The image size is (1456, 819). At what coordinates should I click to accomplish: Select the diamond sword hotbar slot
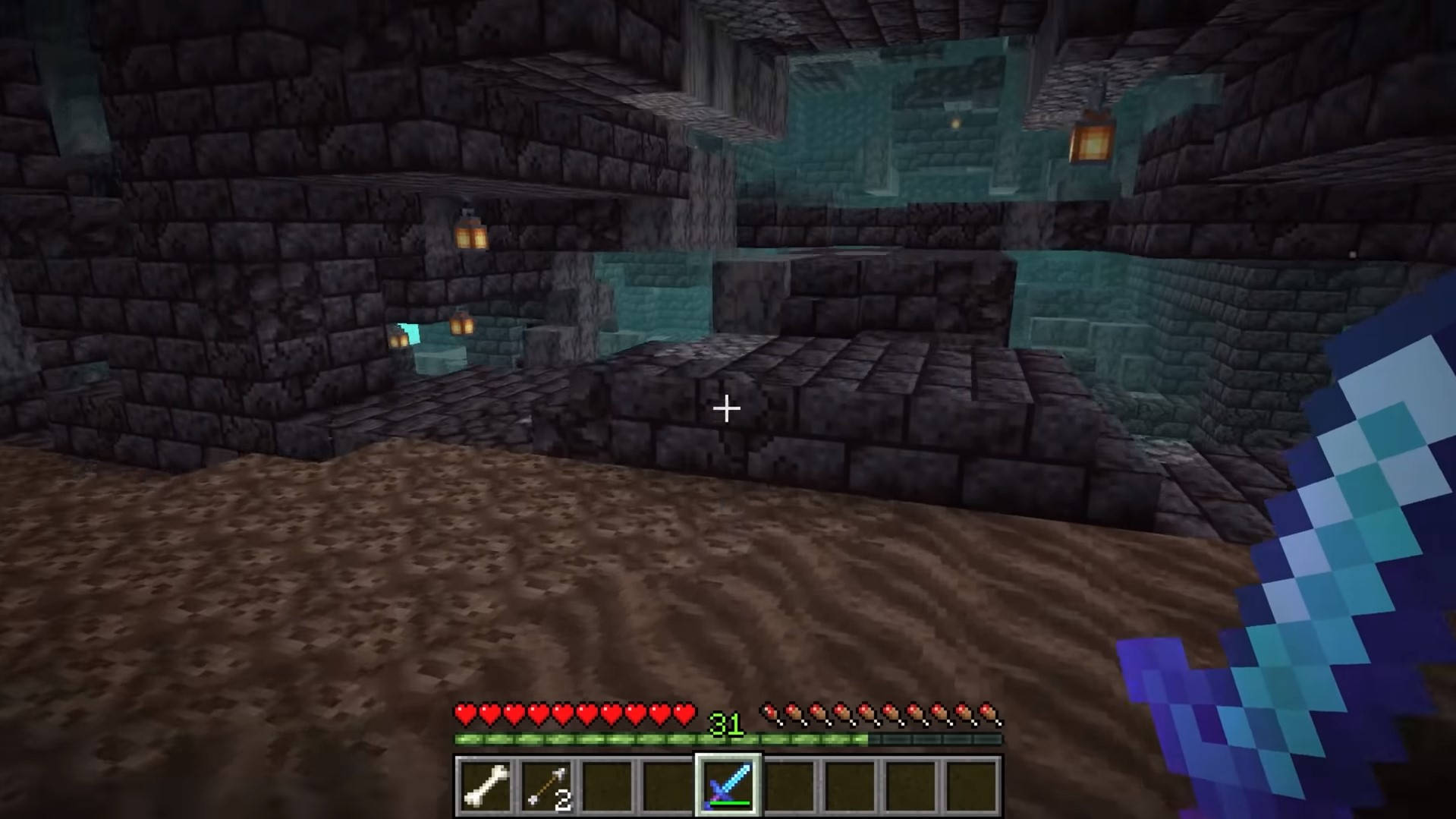pos(728,786)
